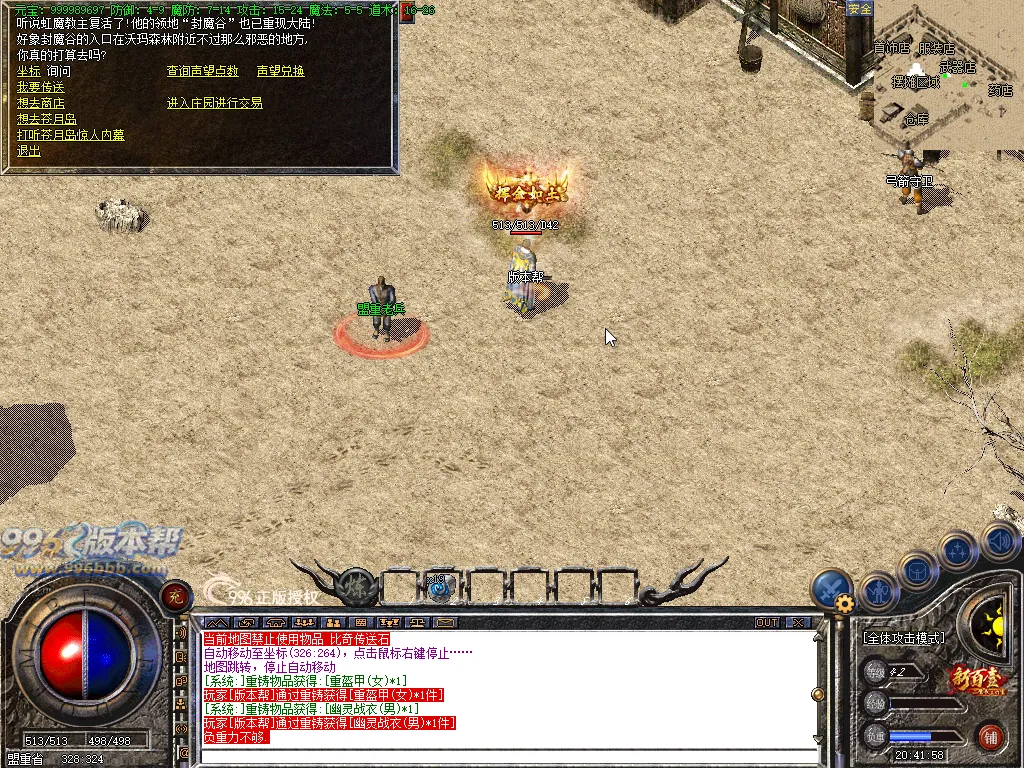Image resolution: width=1024 pixels, height=768 pixels.
Task: Choose 进入庄园进行交易 option
Action: [214, 103]
